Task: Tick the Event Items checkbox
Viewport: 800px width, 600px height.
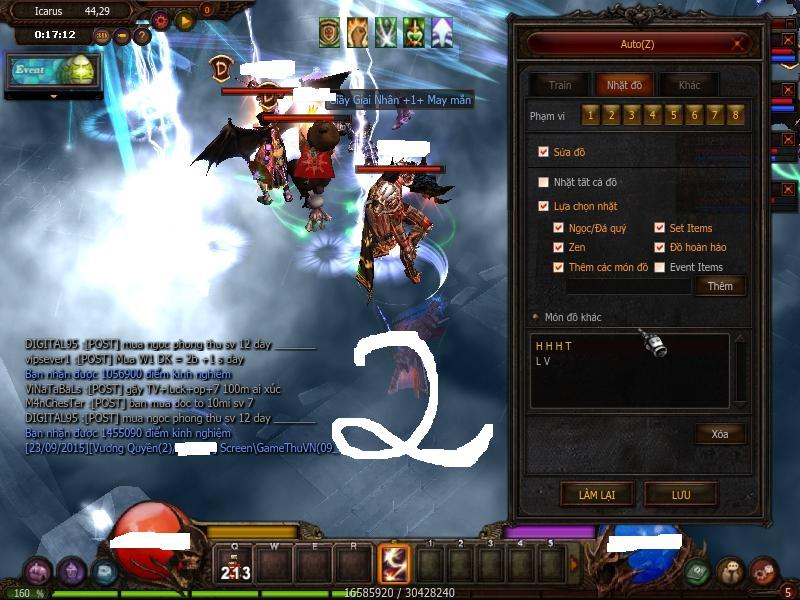Action: (x=660, y=267)
